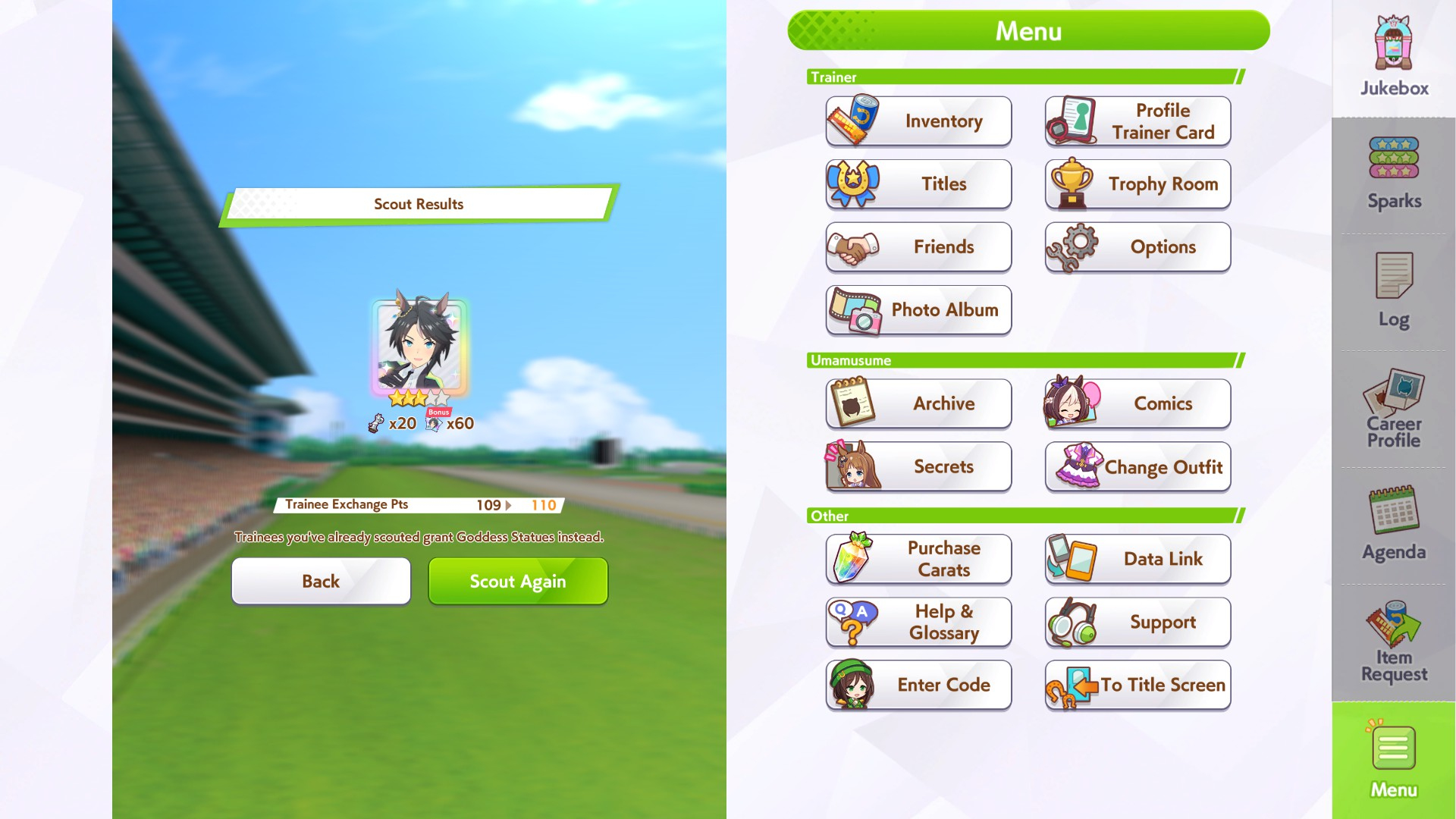Show Help & Glossary
This screenshot has height=819, width=1456.
click(918, 622)
